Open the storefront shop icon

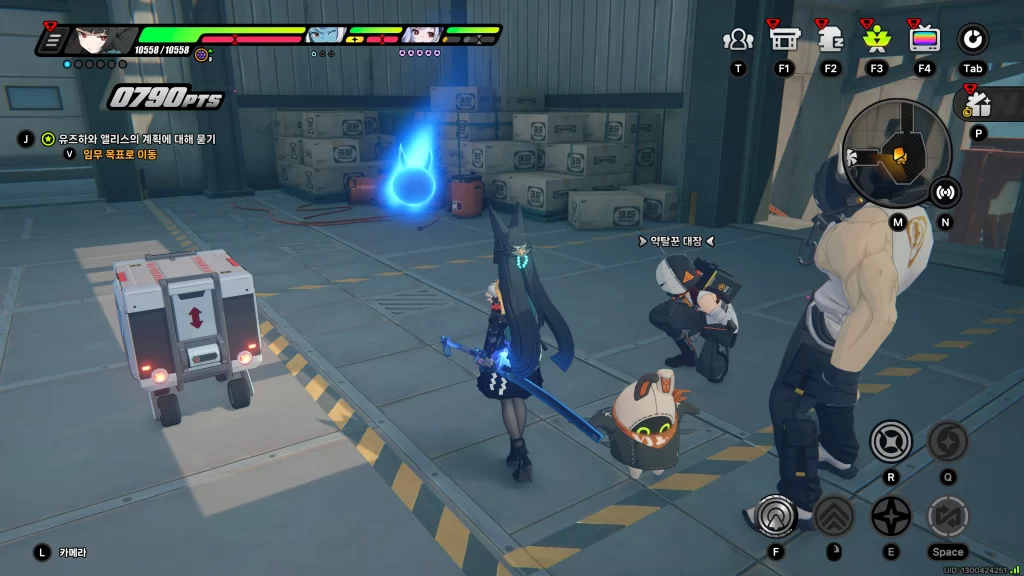click(783, 39)
